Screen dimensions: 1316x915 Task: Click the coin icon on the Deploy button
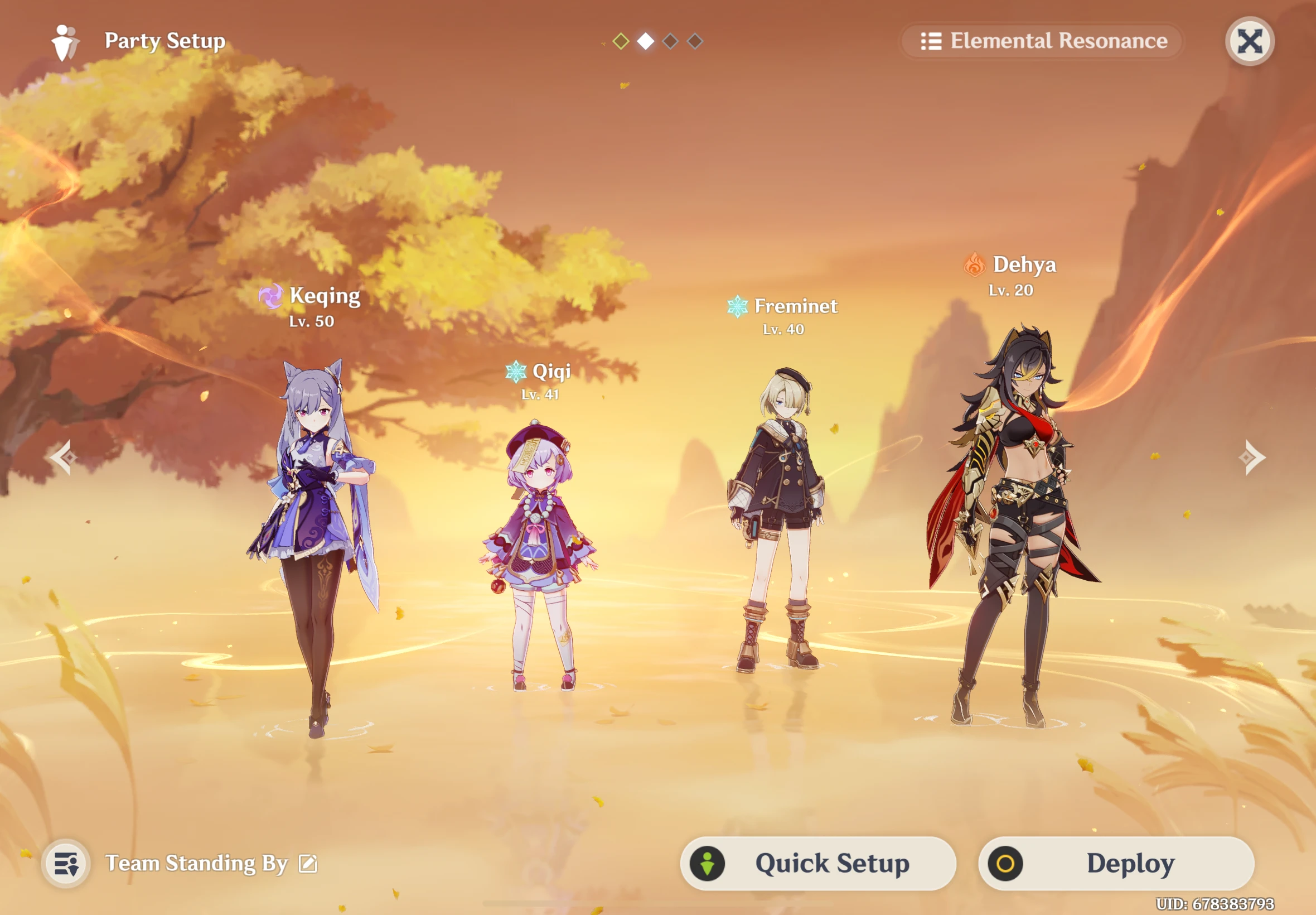[1005, 863]
